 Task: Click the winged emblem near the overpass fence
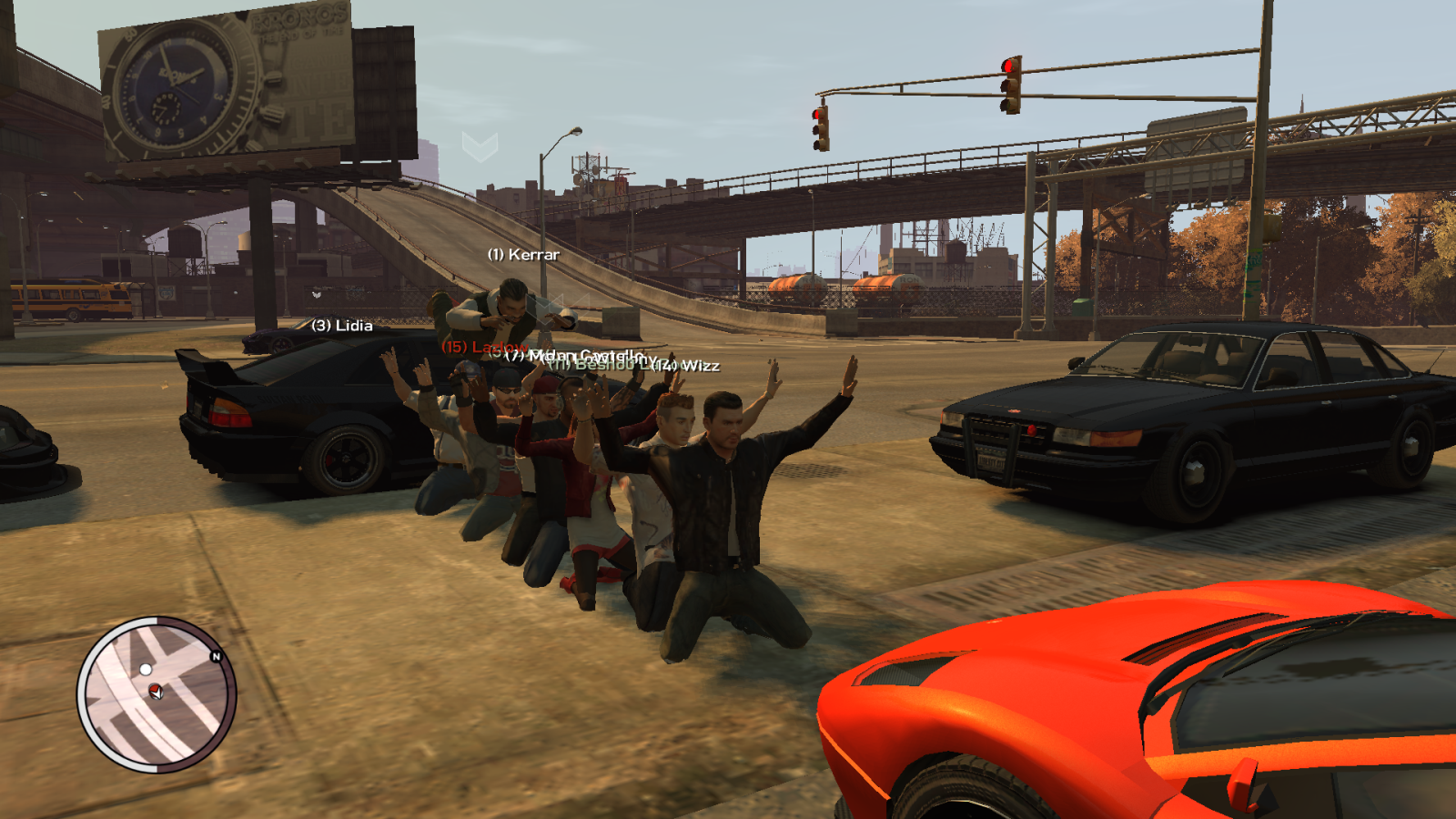pos(317,295)
